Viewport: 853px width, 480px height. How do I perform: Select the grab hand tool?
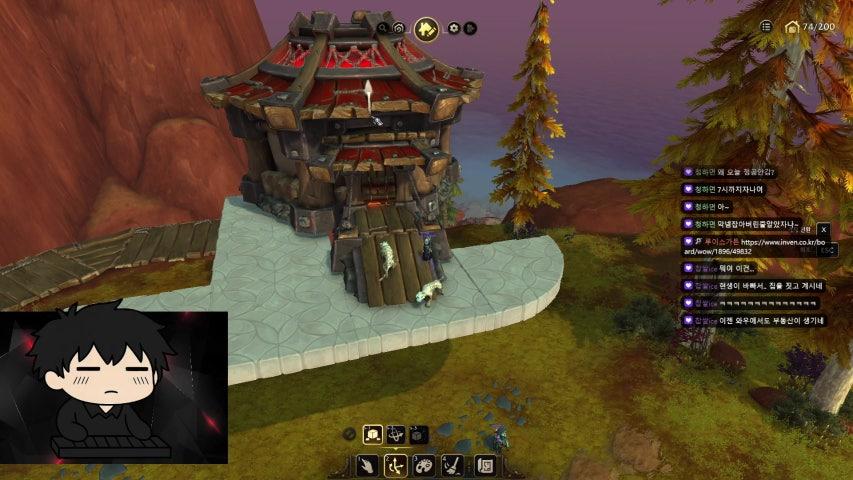coord(368,466)
